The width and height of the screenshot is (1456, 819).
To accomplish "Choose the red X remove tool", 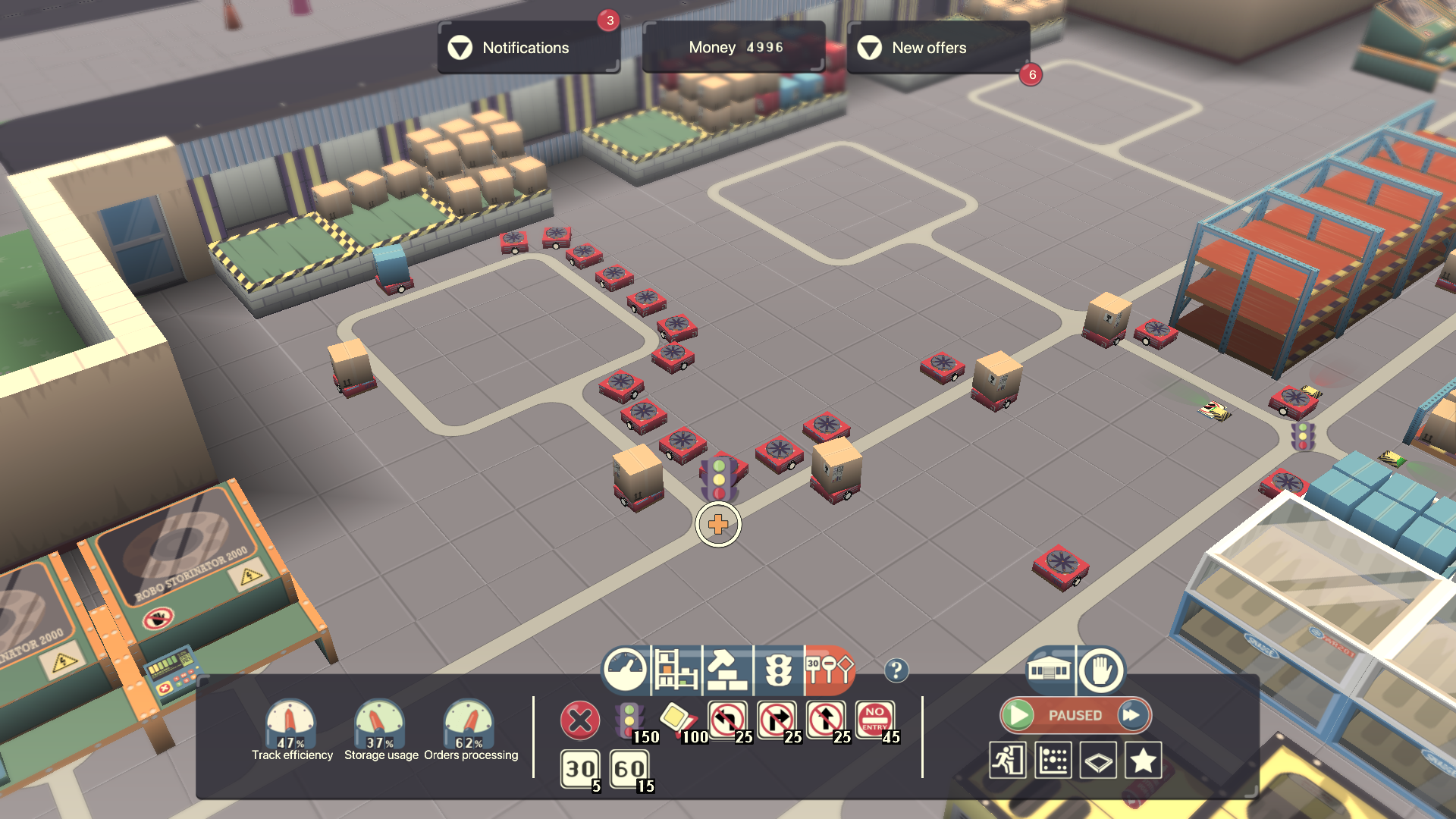I will click(x=580, y=720).
